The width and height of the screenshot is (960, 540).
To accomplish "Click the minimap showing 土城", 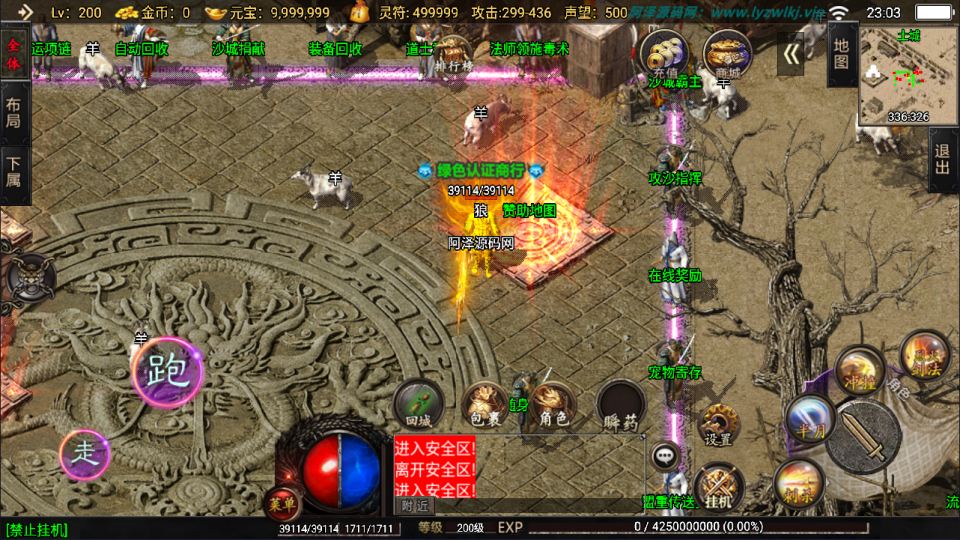I will tap(907, 74).
